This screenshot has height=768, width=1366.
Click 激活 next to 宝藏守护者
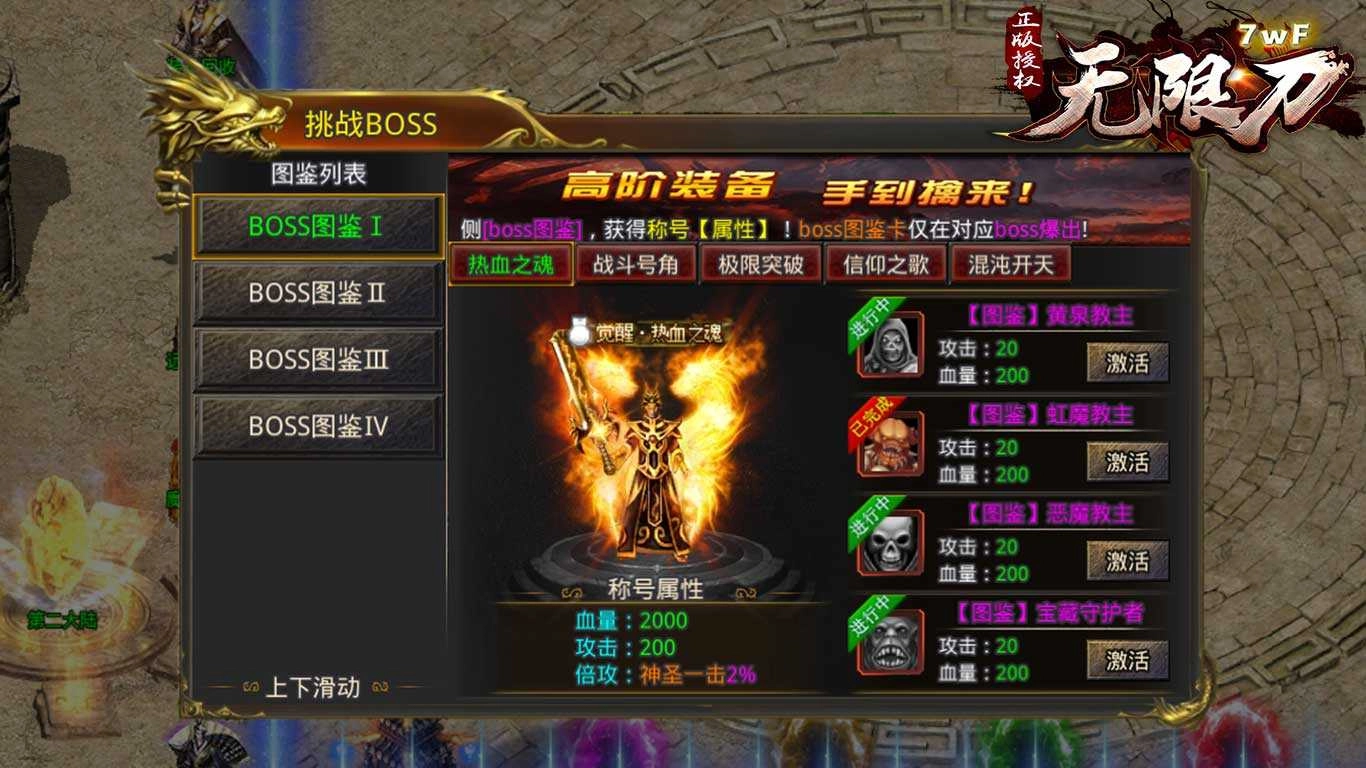(1131, 658)
